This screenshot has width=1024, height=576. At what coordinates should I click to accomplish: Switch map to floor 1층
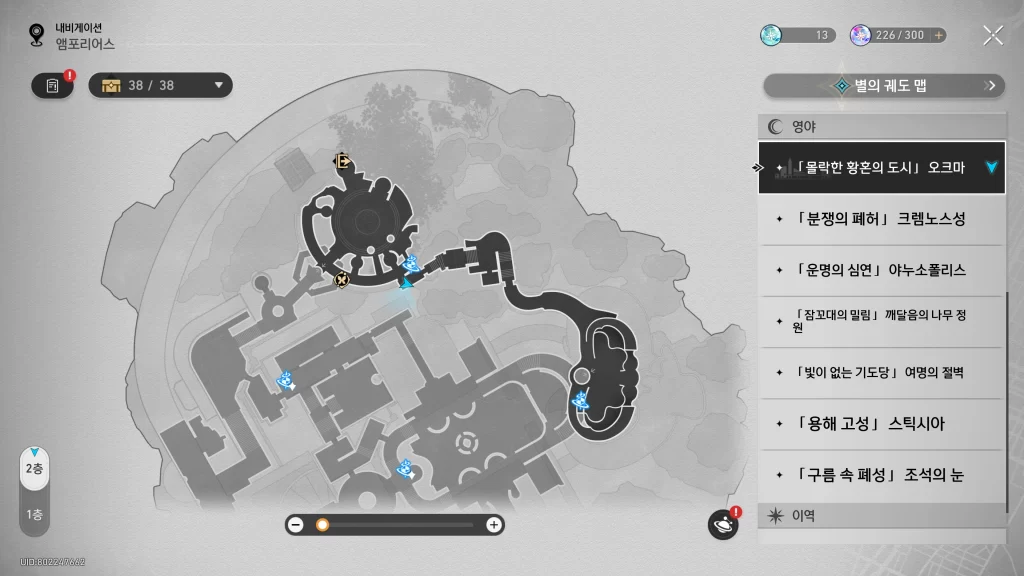coord(34,515)
